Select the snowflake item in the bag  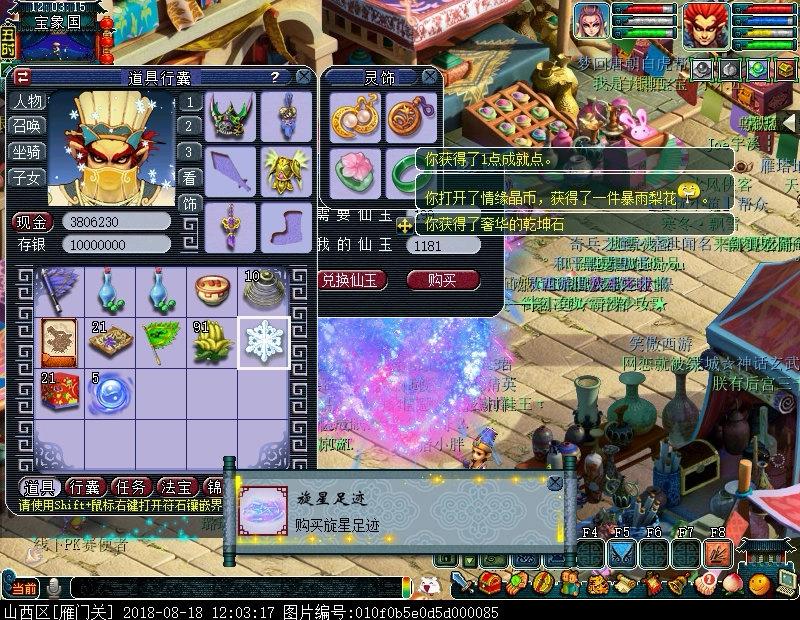tap(264, 343)
